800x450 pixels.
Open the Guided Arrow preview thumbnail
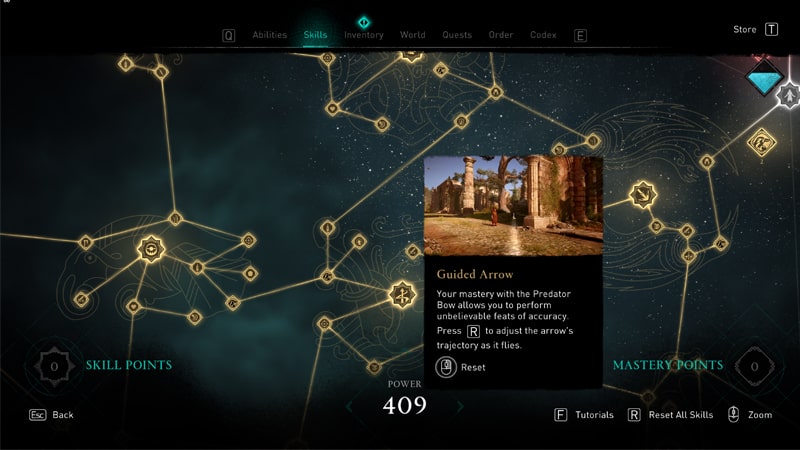tap(513, 205)
